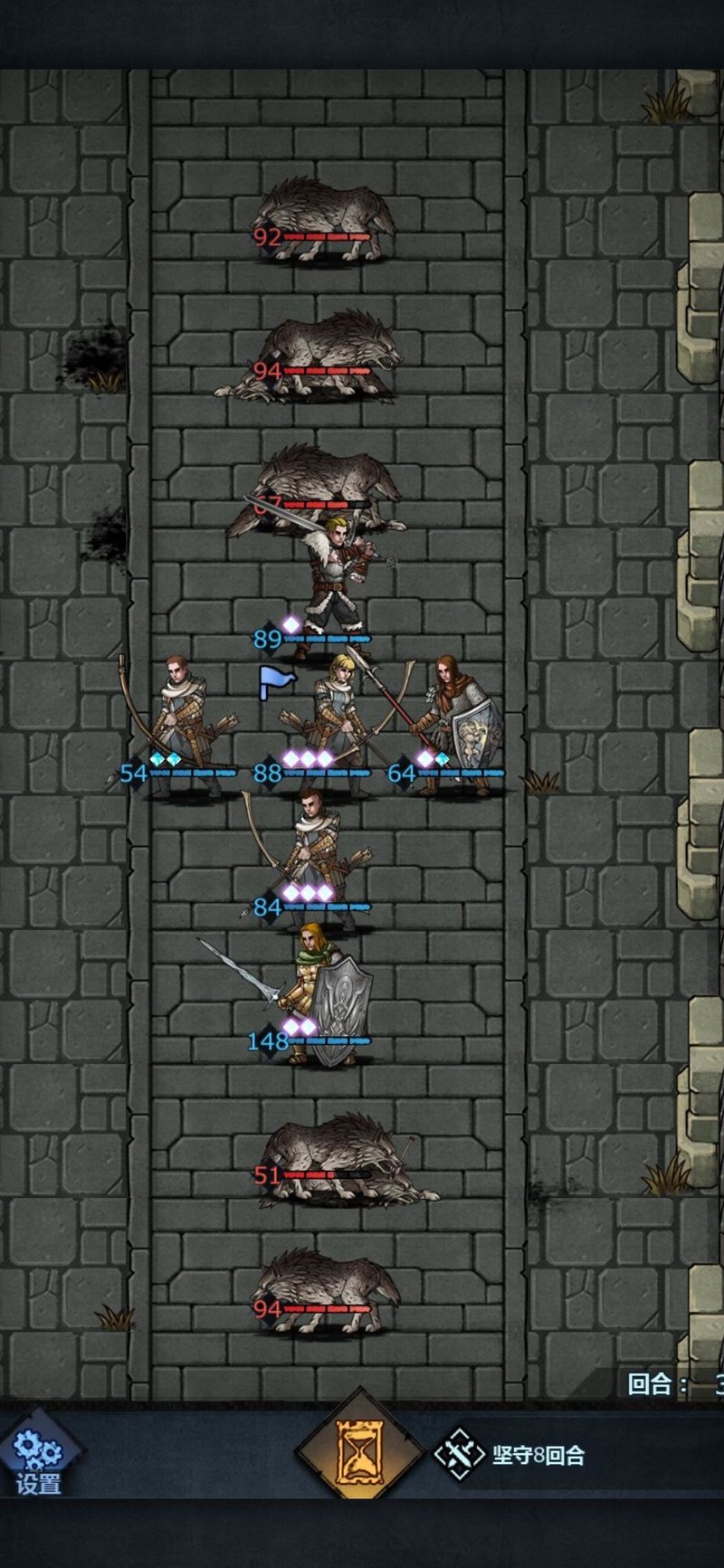End the turn with the hourglass button
The height and width of the screenshot is (1568, 724).
coord(360,1453)
